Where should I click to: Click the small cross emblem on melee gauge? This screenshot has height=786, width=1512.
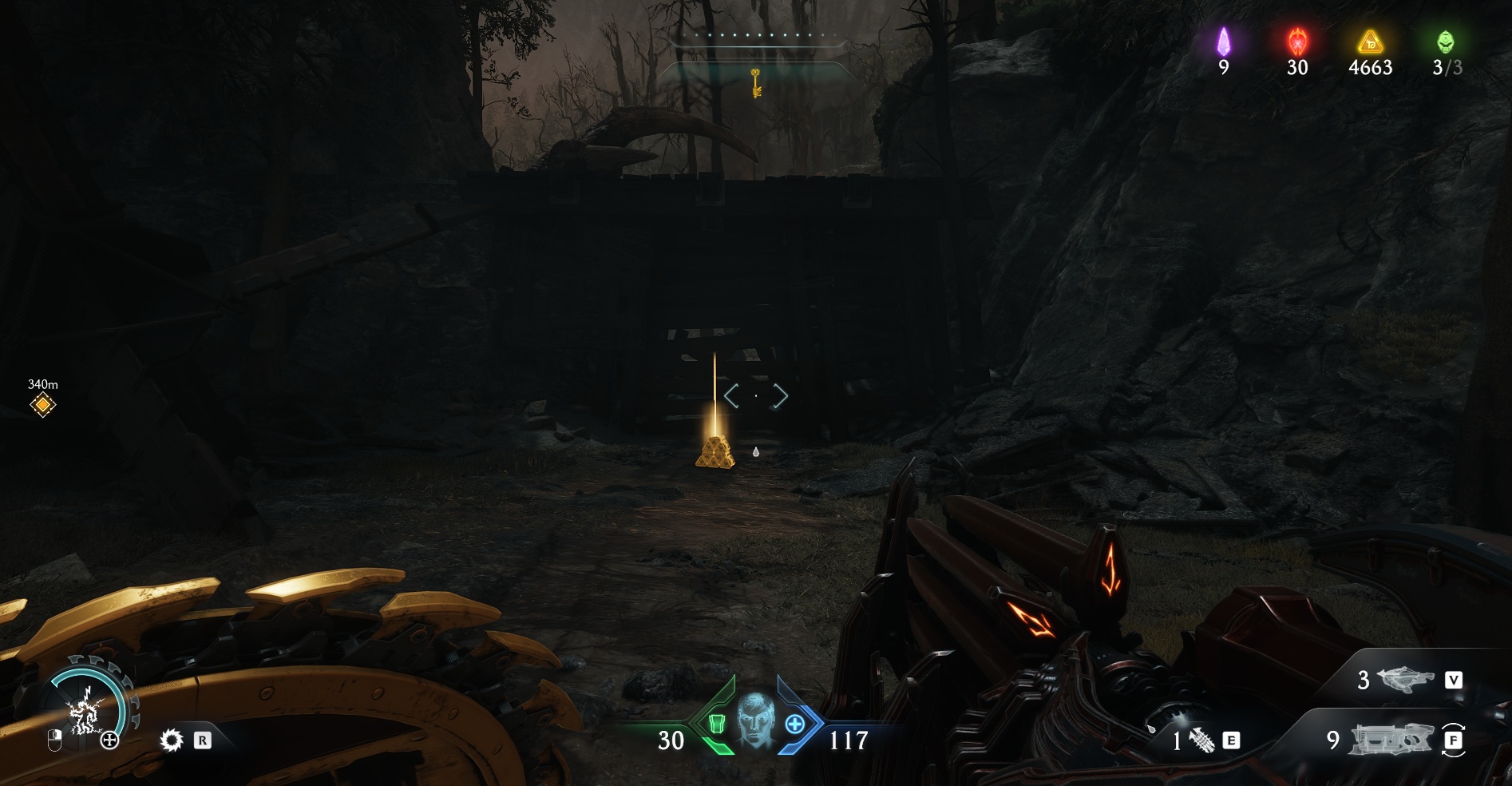click(109, 740)
